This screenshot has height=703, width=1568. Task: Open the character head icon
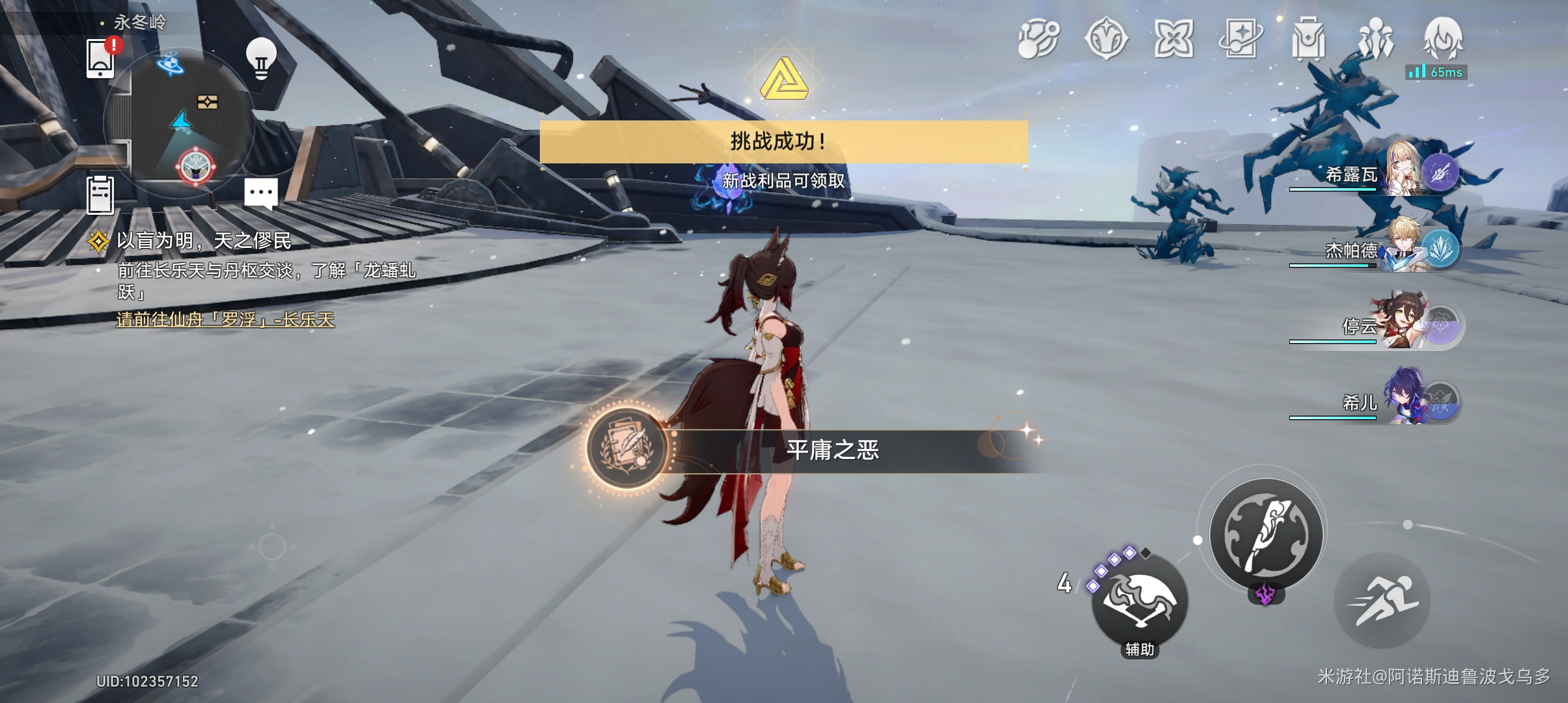click(x=1443, y=38)
